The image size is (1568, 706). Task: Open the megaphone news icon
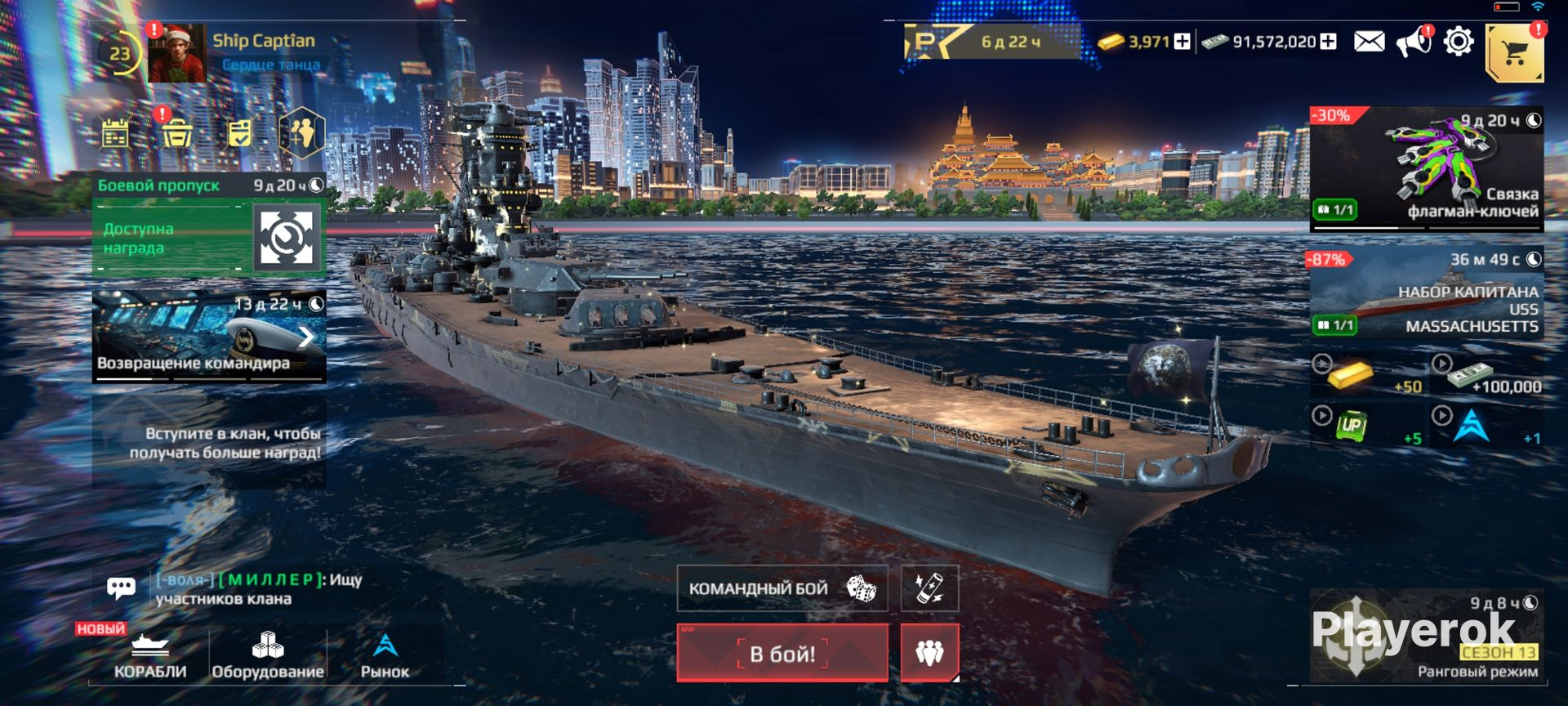point(1413,42)
